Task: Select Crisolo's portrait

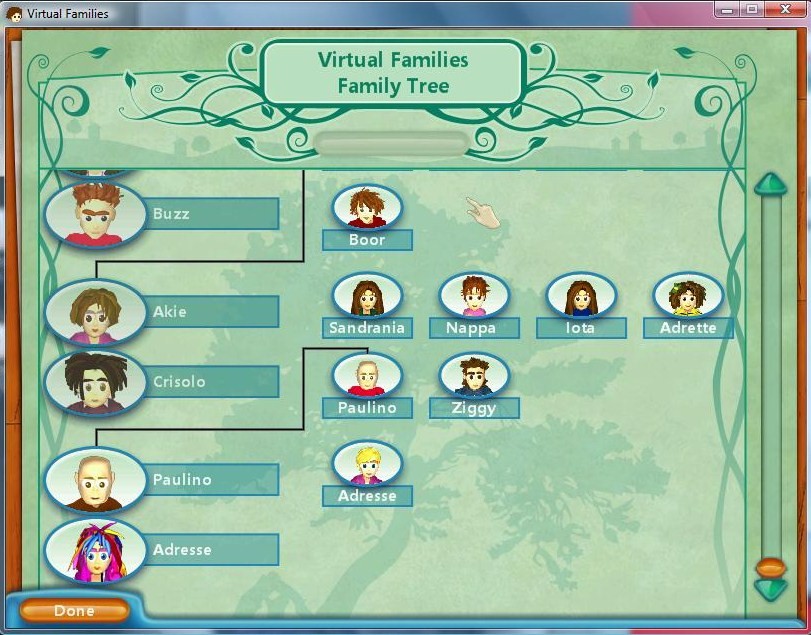Action: coord(96,381)
